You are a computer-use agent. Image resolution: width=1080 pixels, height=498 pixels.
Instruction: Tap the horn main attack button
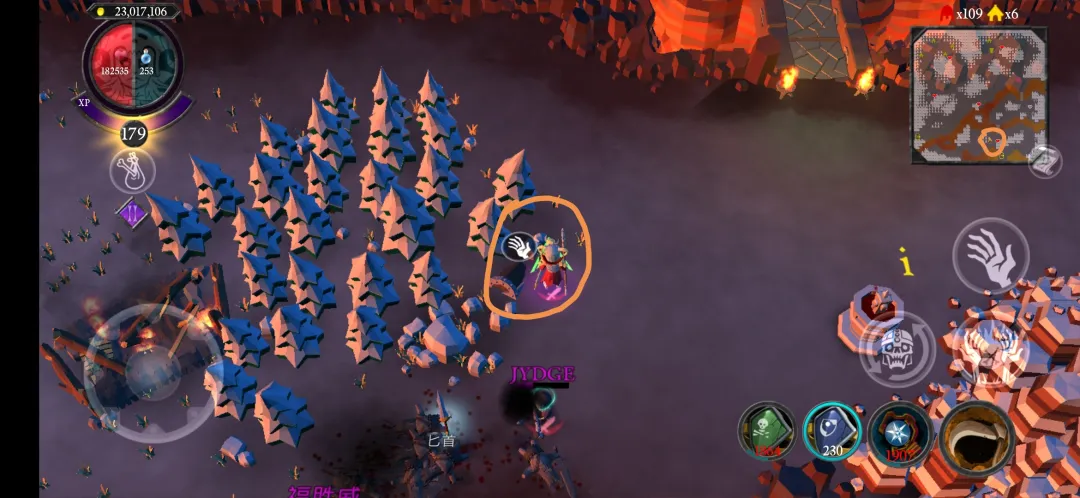pos(977,436)
